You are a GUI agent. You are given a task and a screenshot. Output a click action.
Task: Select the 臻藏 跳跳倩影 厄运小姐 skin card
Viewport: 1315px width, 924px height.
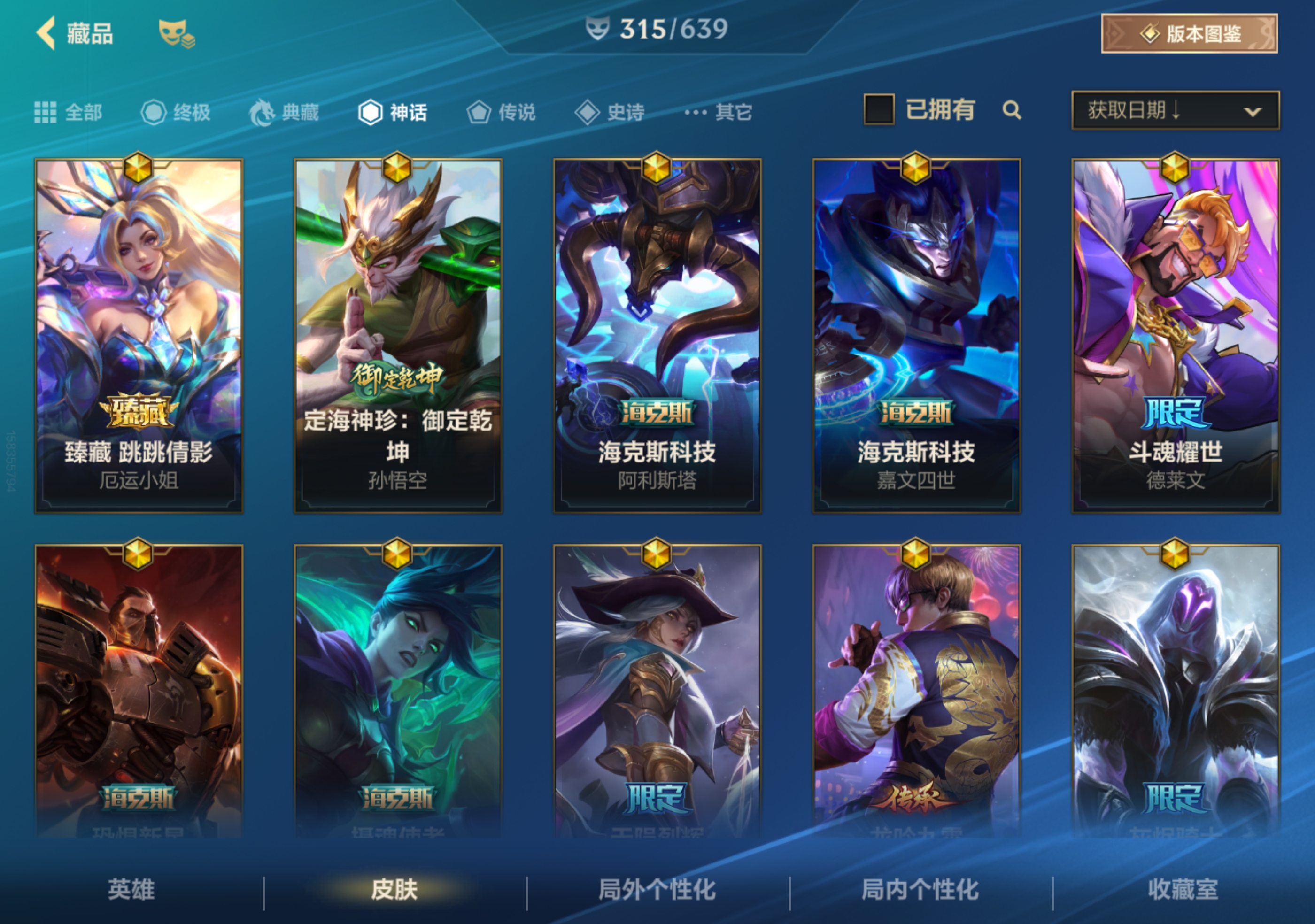pyautogui.click(x=139, y=336)
